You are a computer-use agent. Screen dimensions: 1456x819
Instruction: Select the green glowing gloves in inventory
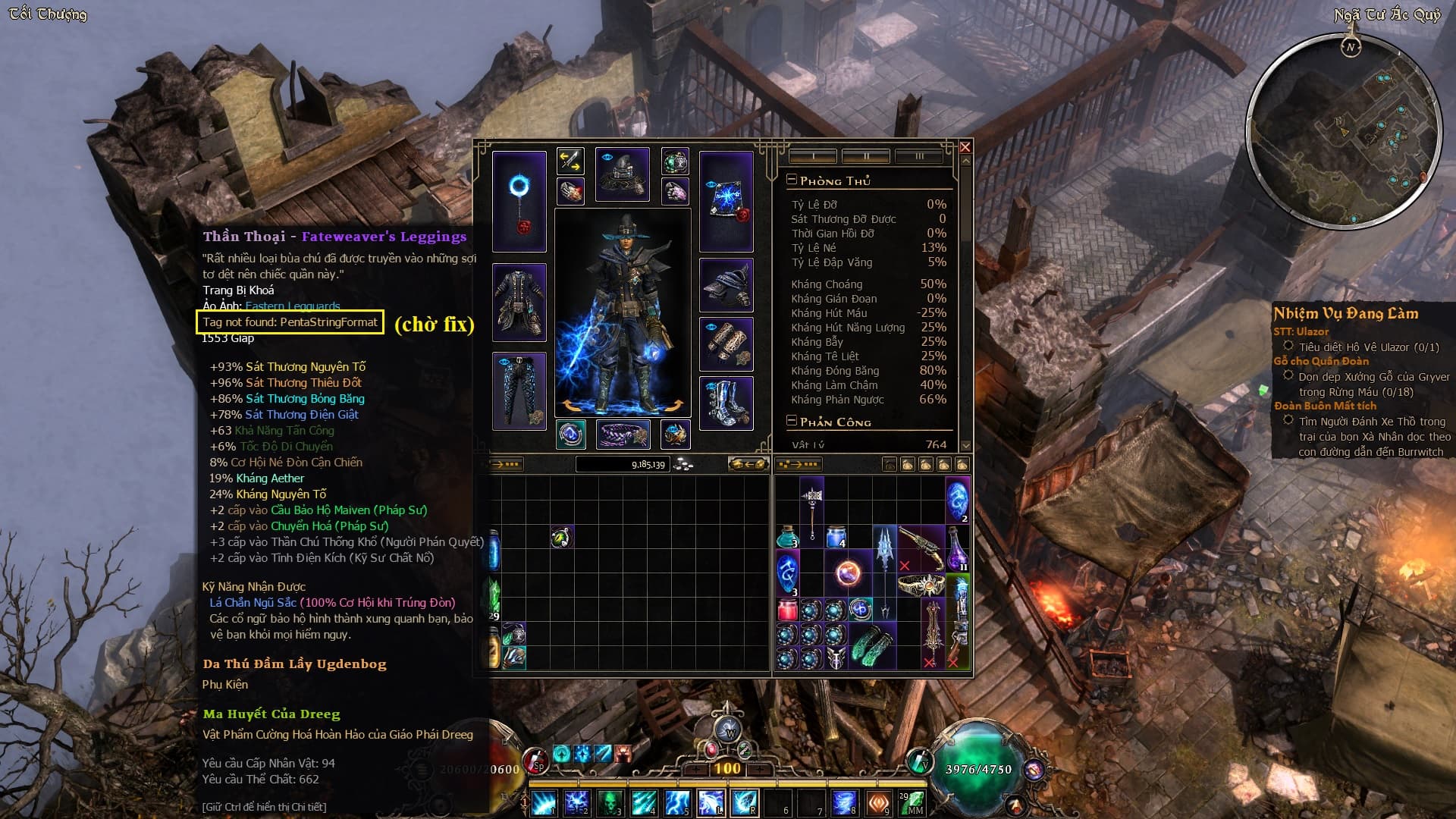coord(872,645)
